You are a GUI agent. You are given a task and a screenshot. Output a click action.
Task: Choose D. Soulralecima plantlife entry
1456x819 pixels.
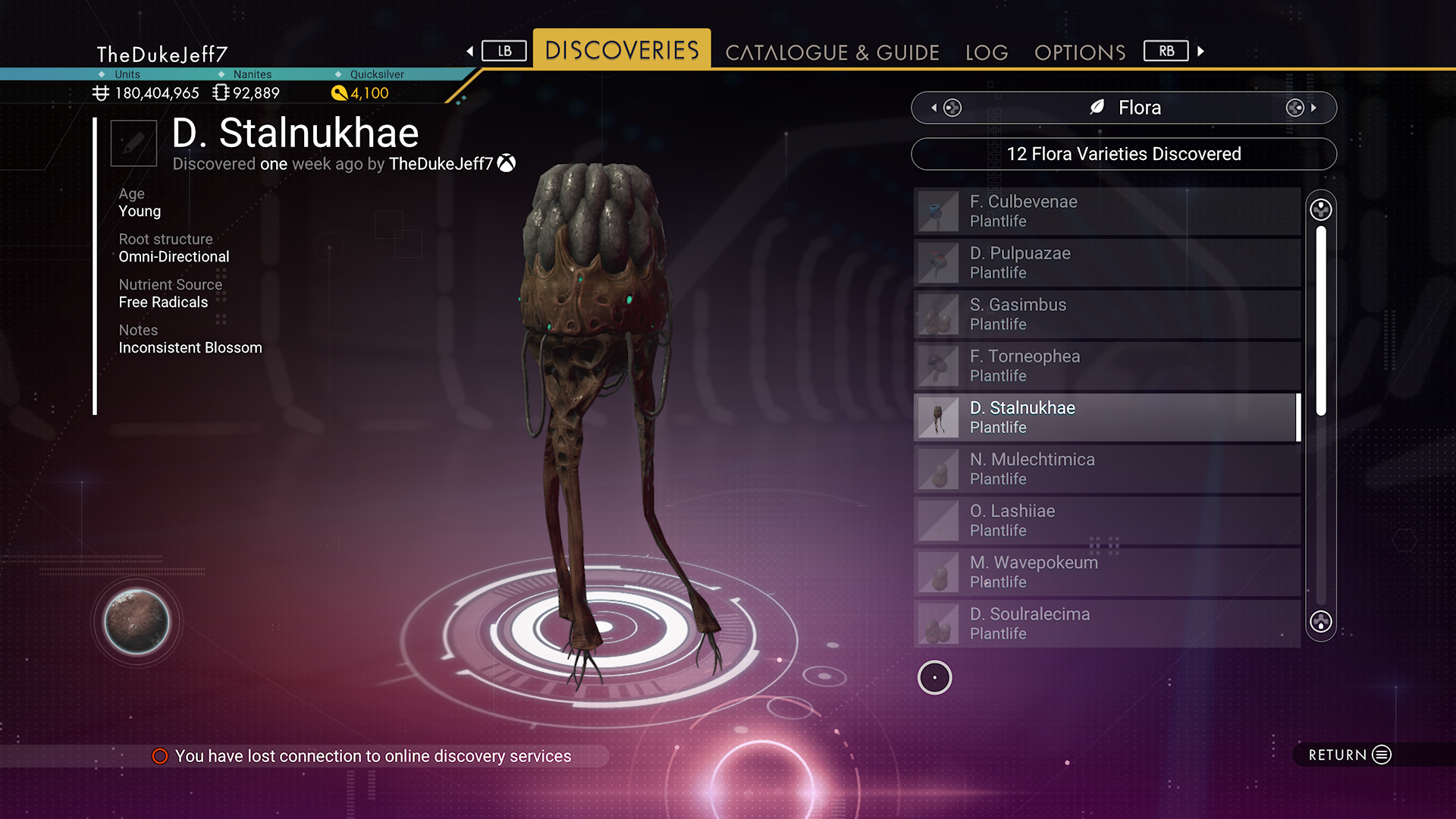[1106, 623]
